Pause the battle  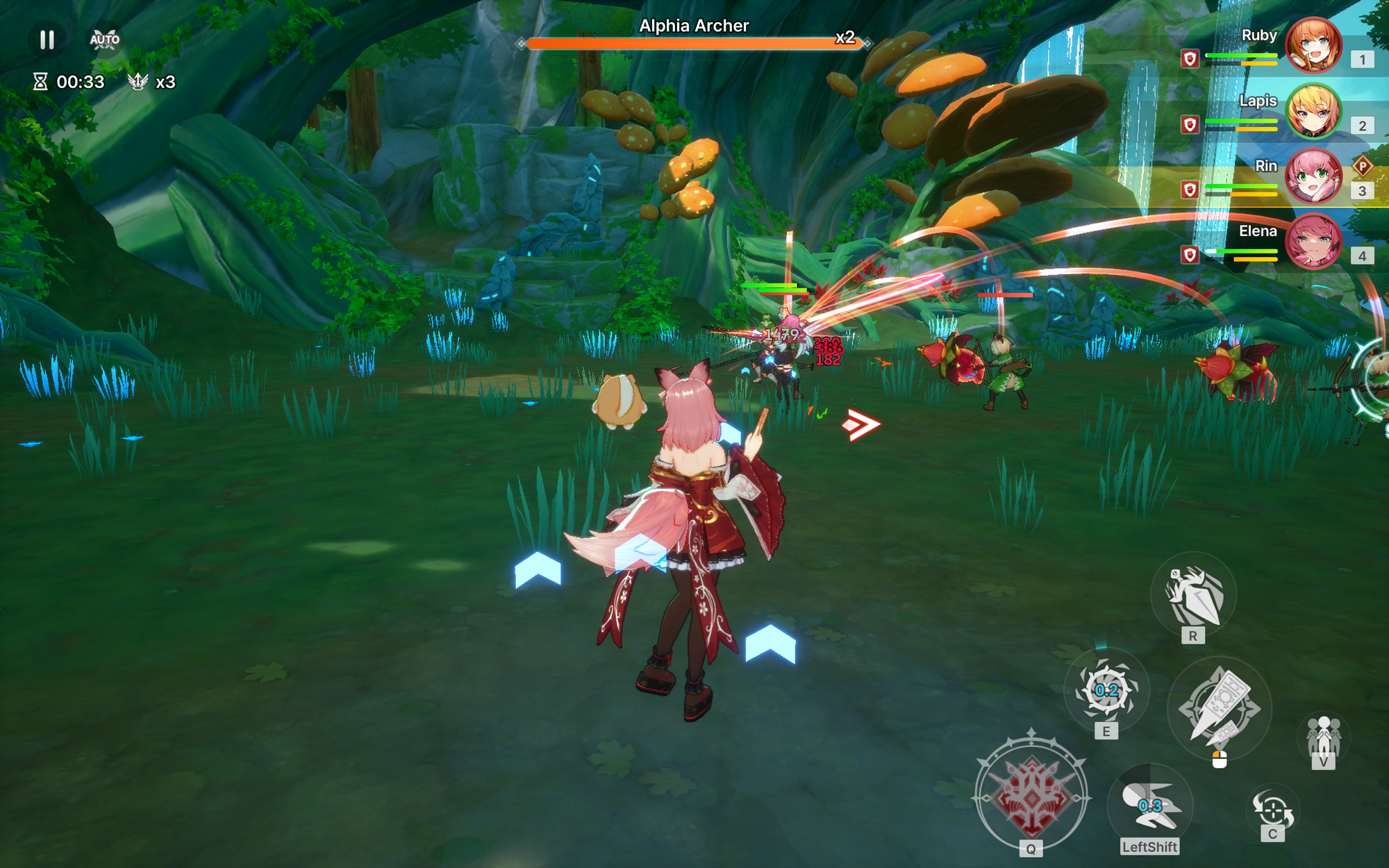pos(47,40)
